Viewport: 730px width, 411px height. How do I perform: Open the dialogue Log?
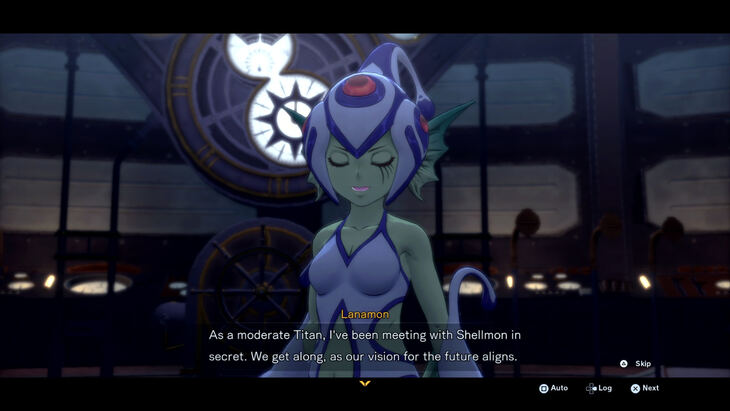pyautogui.click(x=599, y=388)
